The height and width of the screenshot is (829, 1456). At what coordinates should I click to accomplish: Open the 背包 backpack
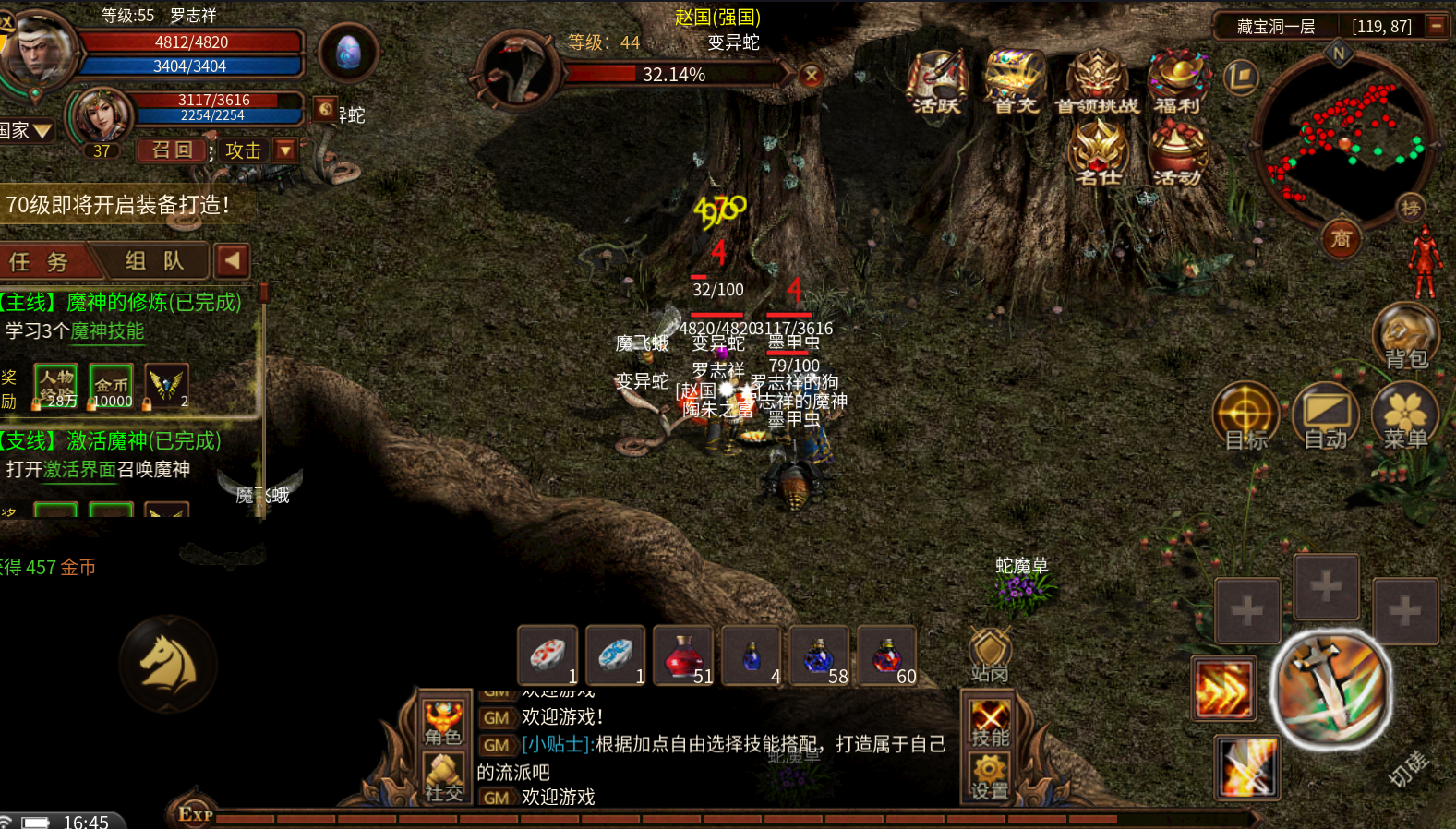point(1405,335)
